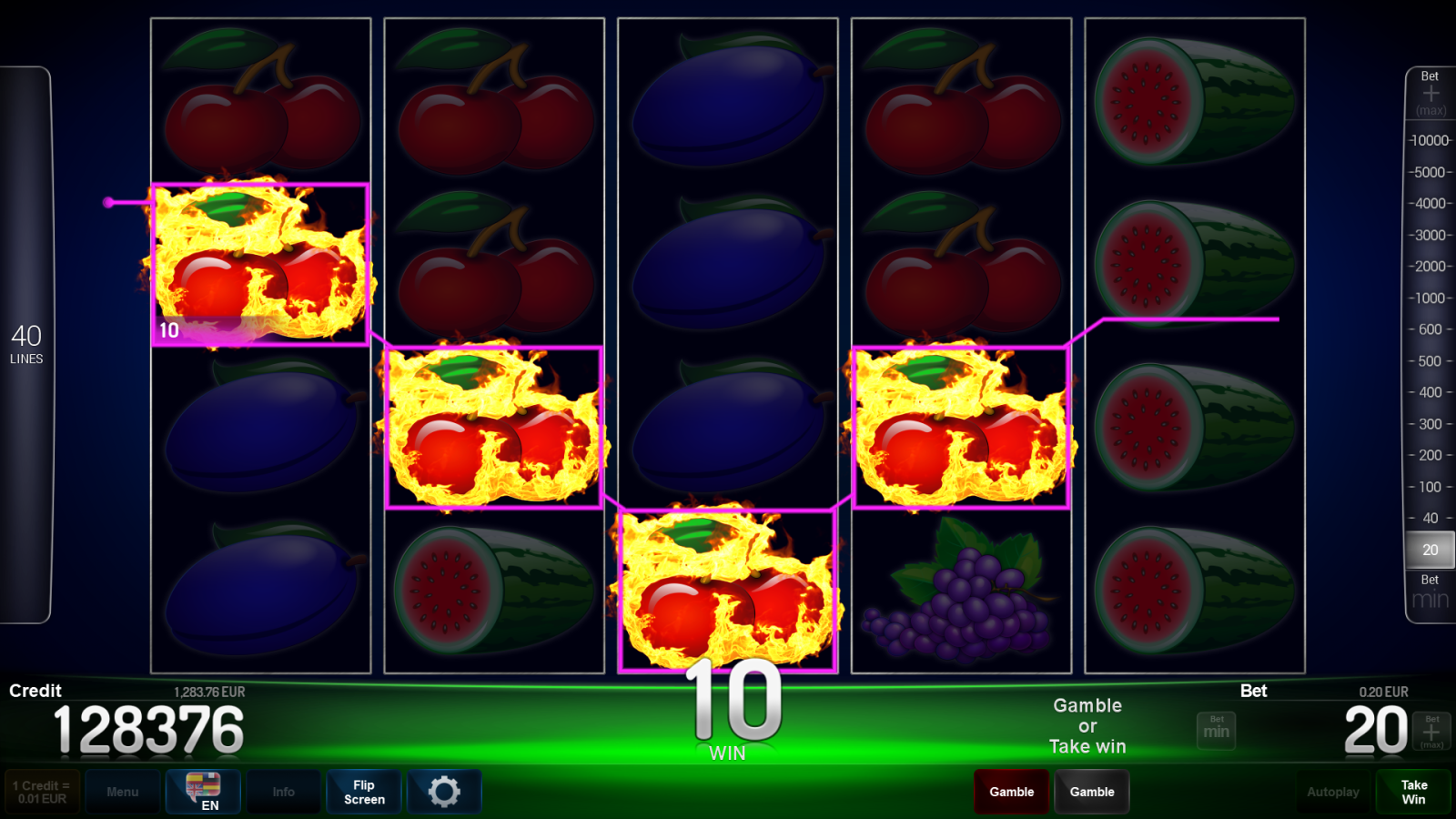Open the Info screen
1456x819 pixels.
click(283, 791)
